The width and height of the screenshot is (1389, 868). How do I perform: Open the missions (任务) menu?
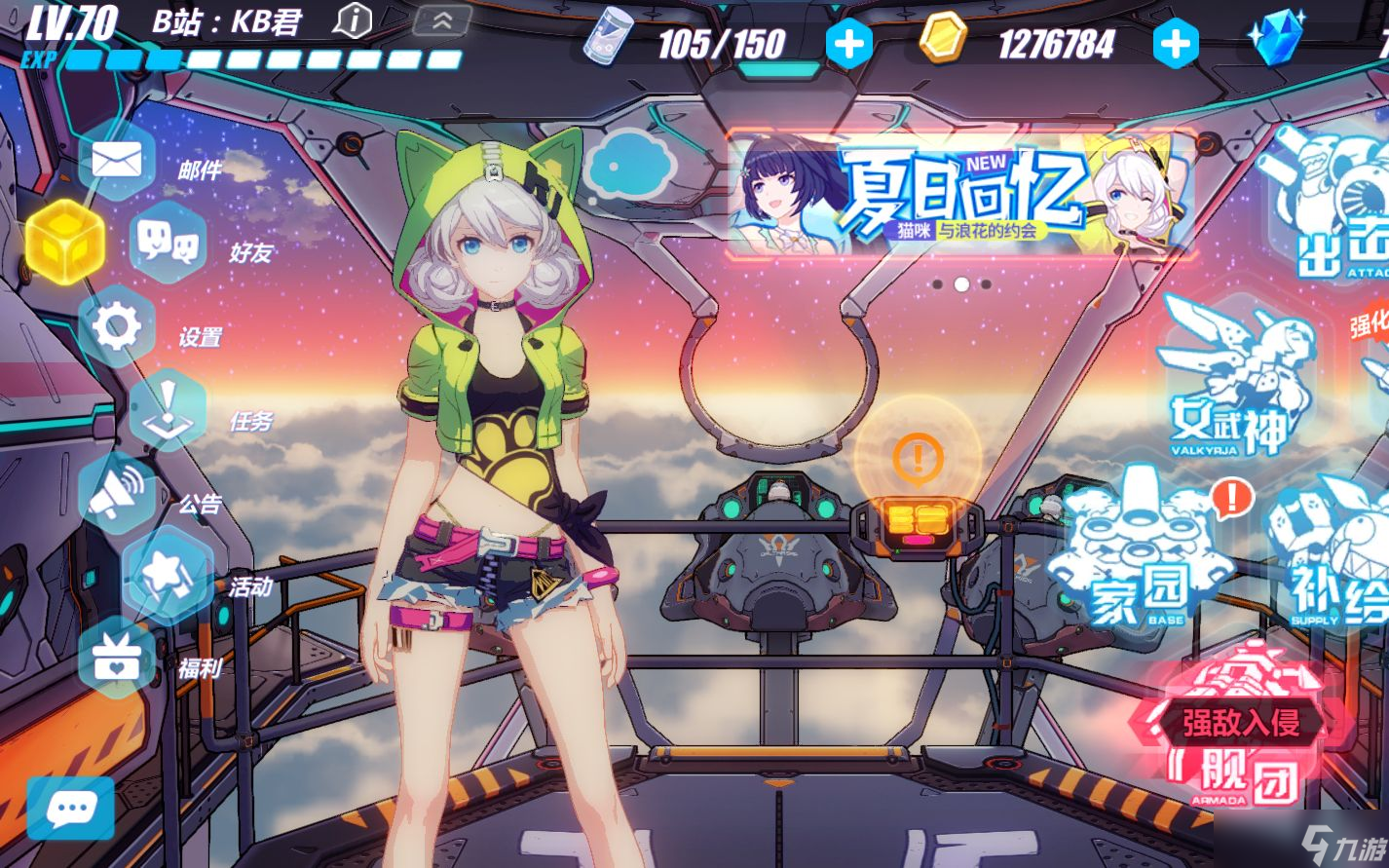[166, 411]
